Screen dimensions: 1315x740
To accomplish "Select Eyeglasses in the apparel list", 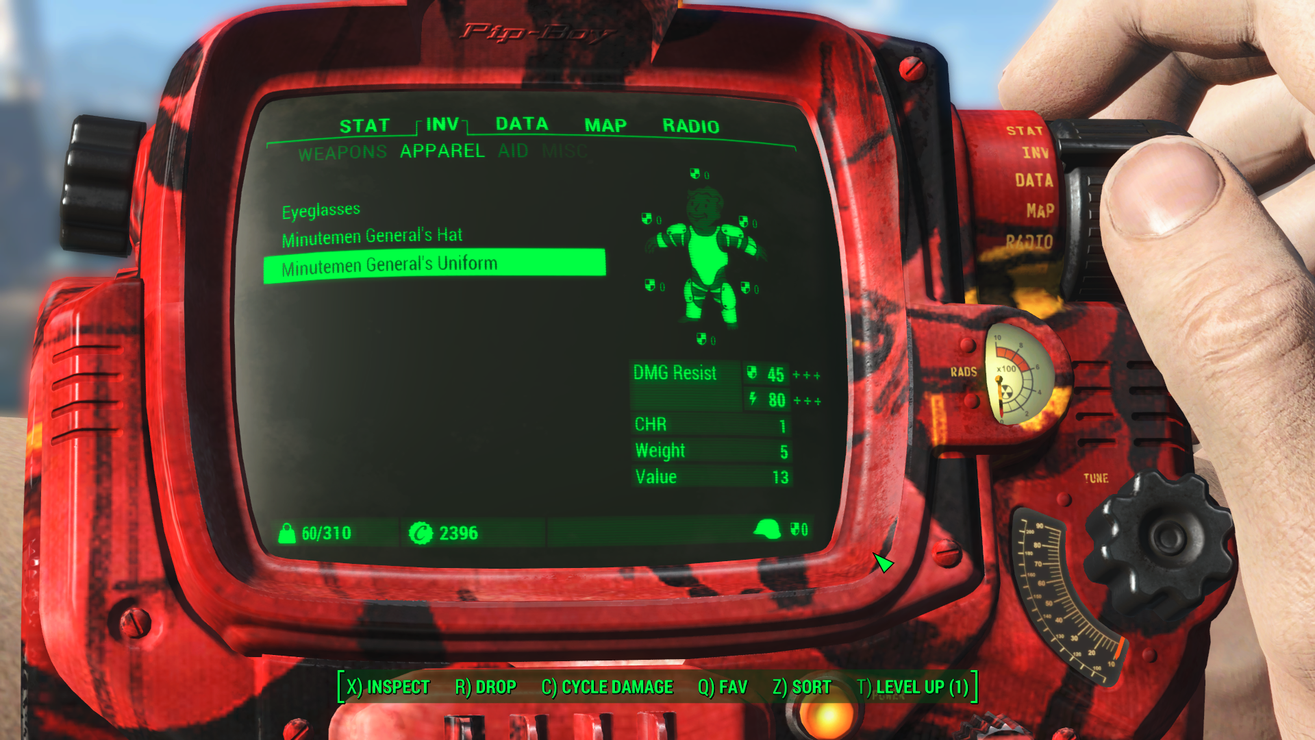I will (321, 211).
